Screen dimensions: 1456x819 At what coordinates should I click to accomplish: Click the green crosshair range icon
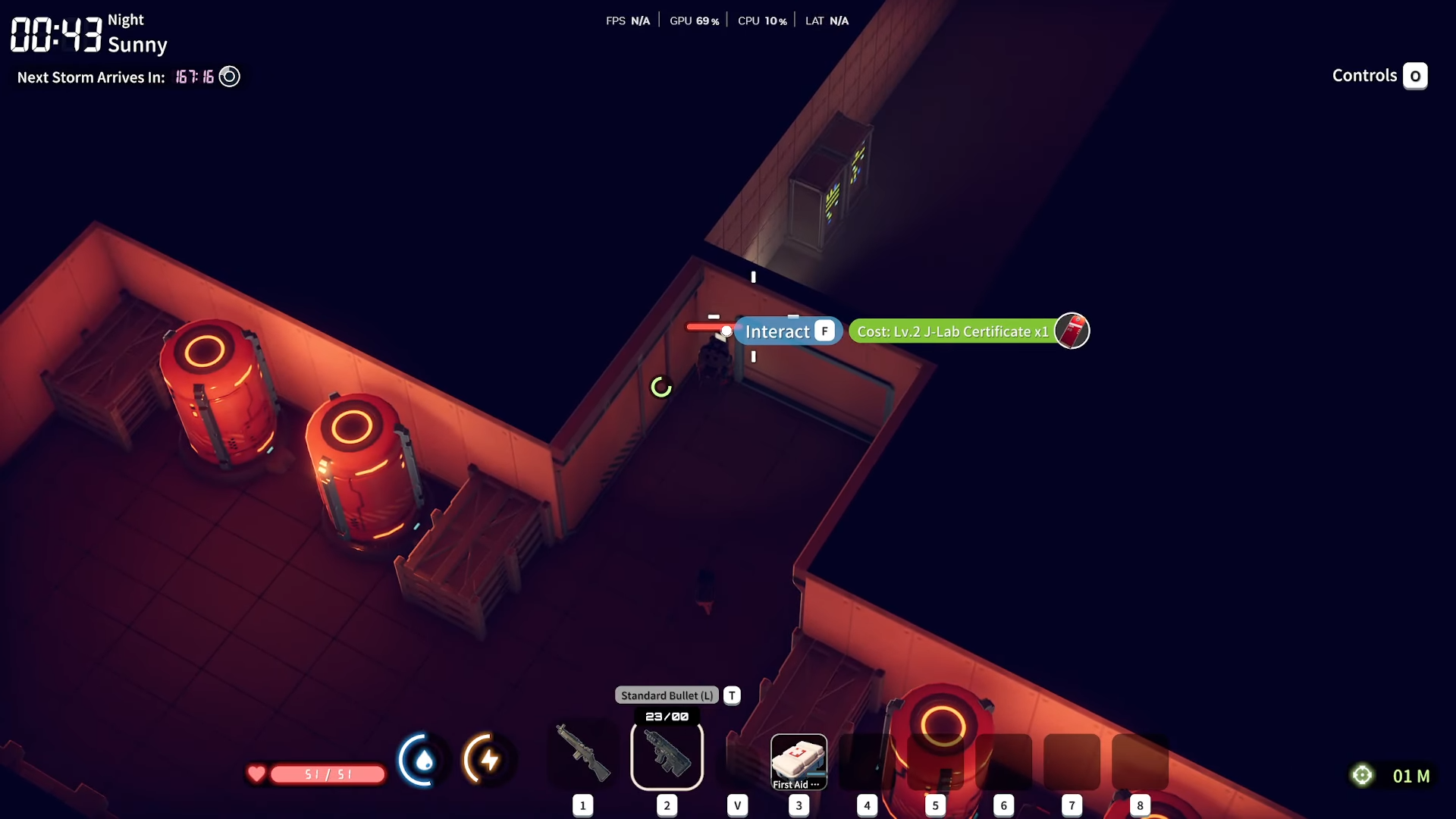(x=1362, y=775)
